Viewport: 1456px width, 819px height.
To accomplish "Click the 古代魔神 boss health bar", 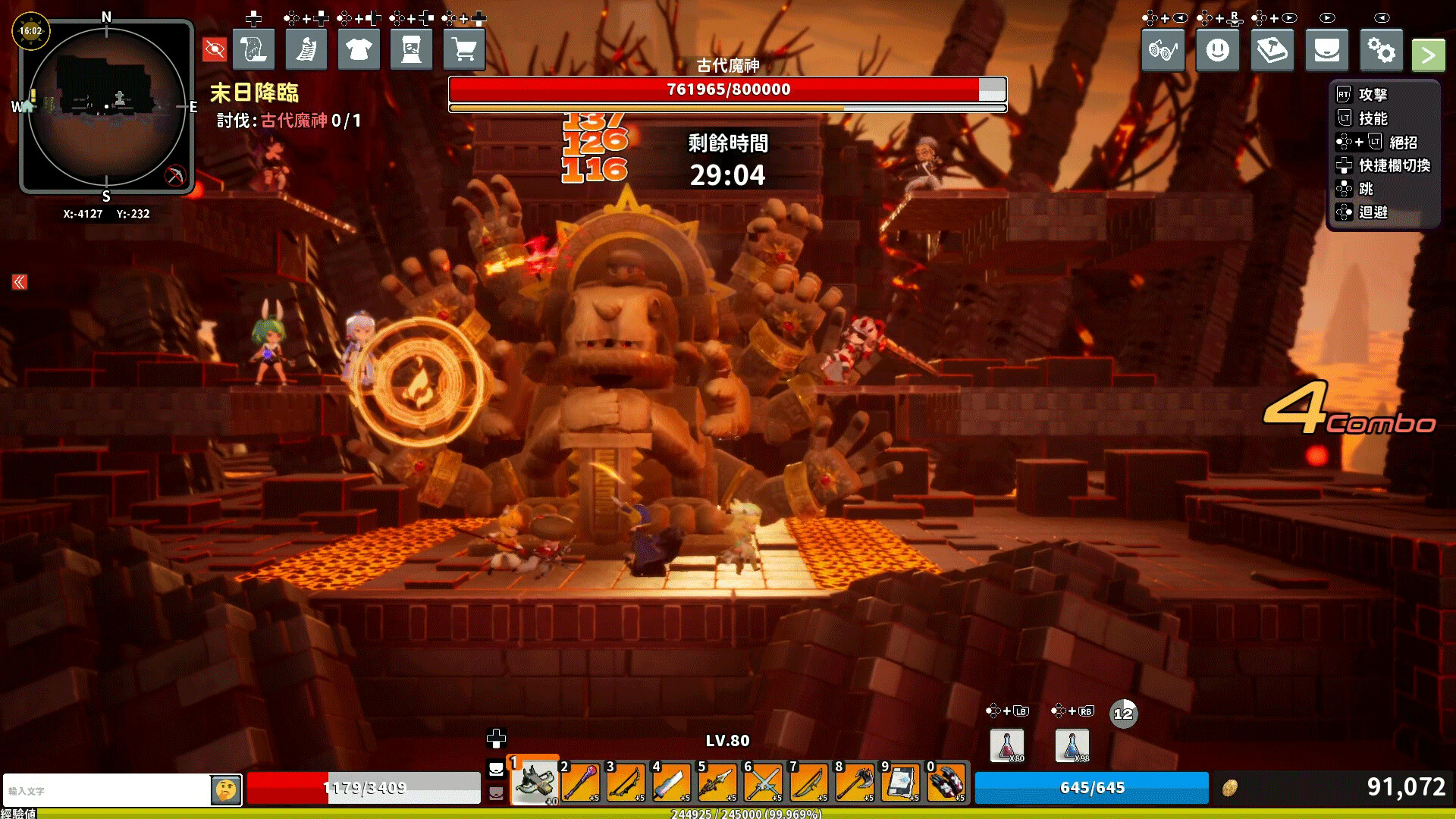I will [x=726, y=89].
